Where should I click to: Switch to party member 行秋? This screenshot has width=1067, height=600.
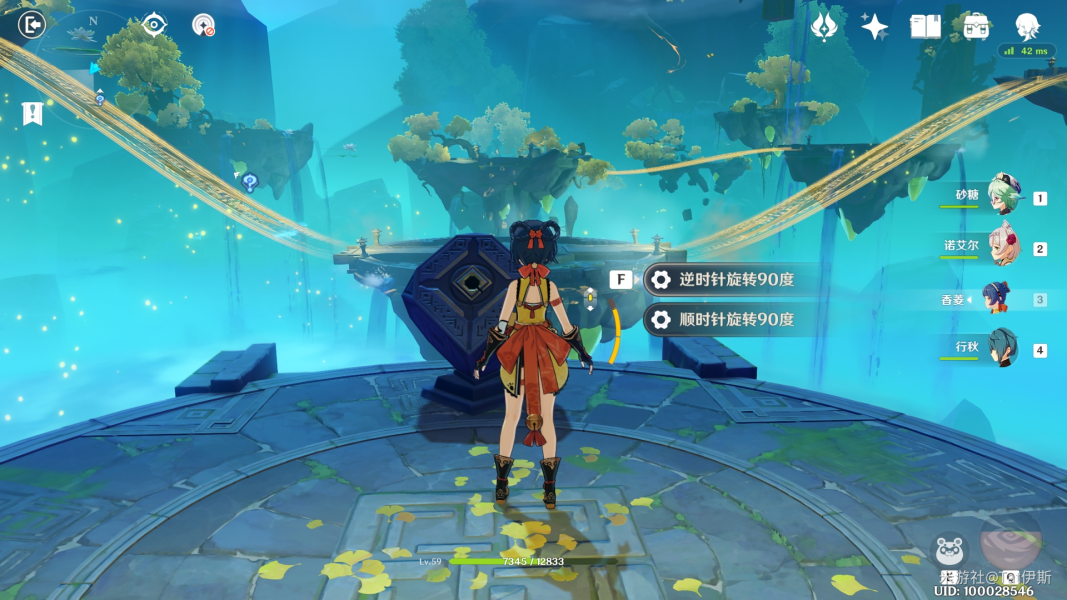click(1001, 349)
